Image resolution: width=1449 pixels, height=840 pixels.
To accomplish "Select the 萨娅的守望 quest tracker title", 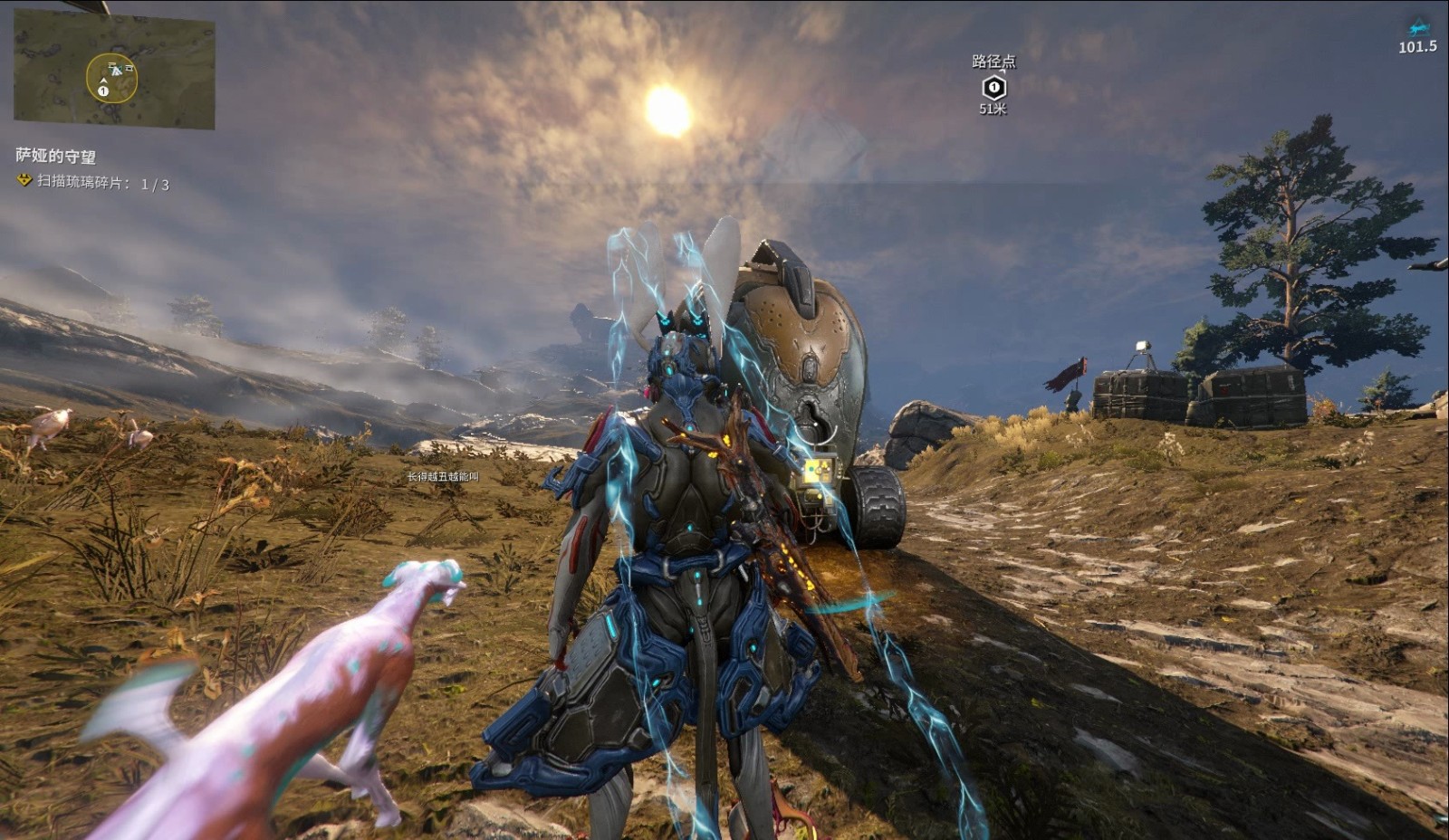I will 56,156.
